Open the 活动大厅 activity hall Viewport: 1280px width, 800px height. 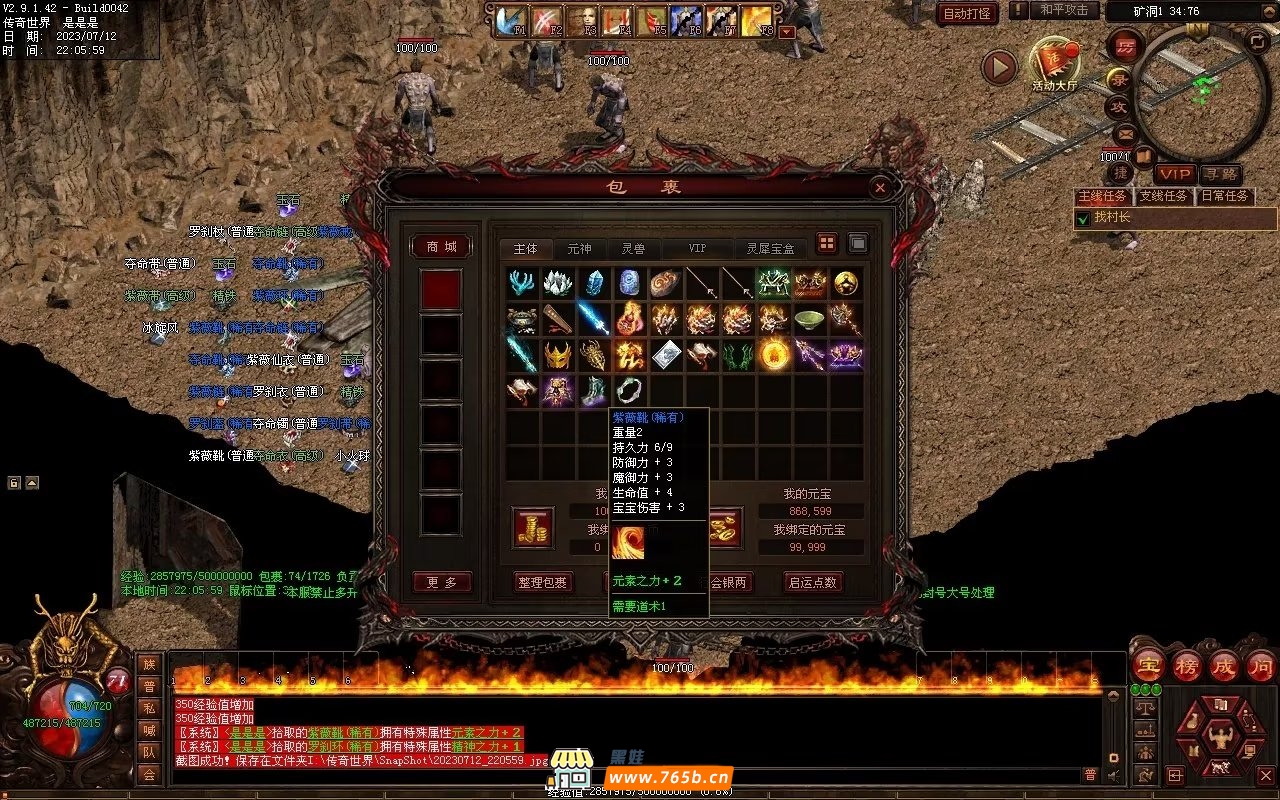[1054, 63]
